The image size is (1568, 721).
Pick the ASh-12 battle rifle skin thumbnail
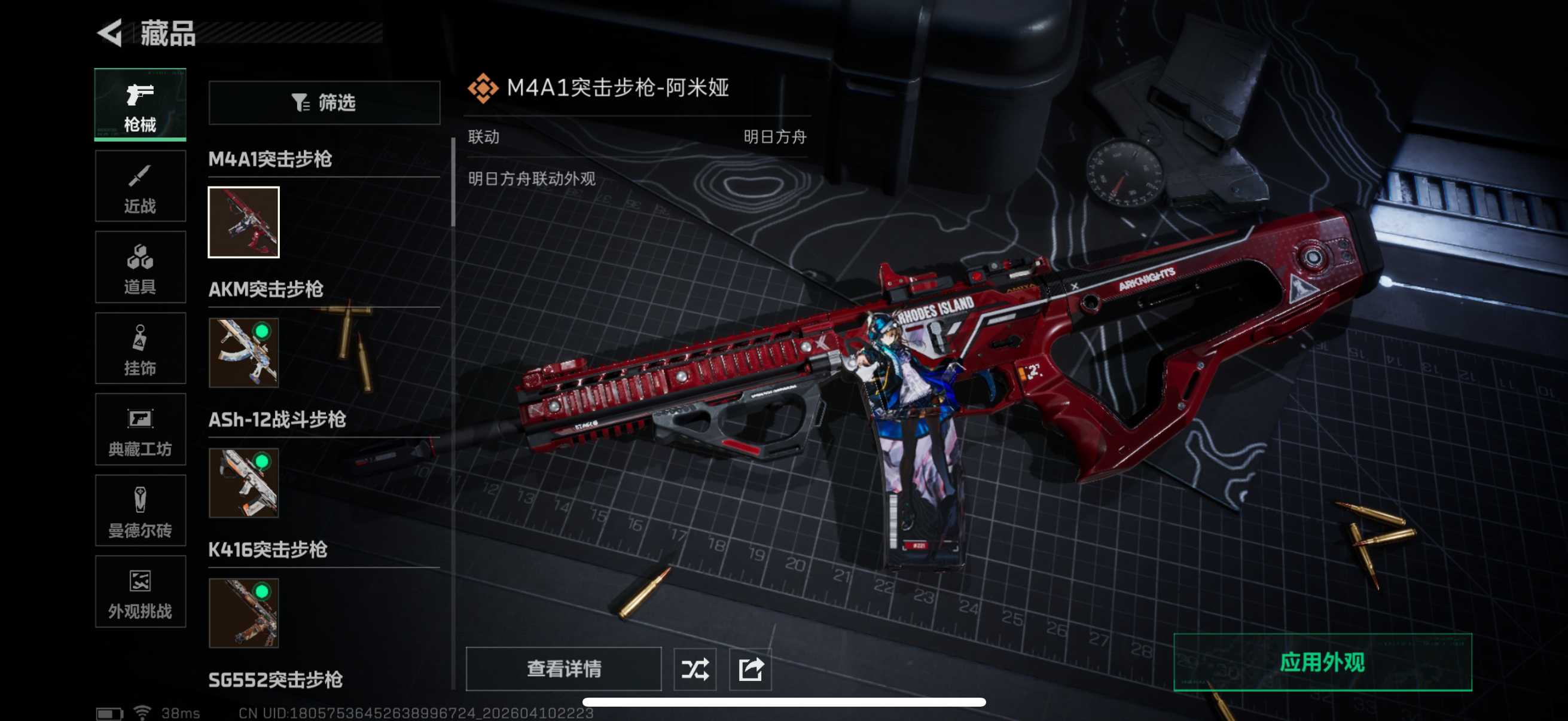click(x=243, y=482)
